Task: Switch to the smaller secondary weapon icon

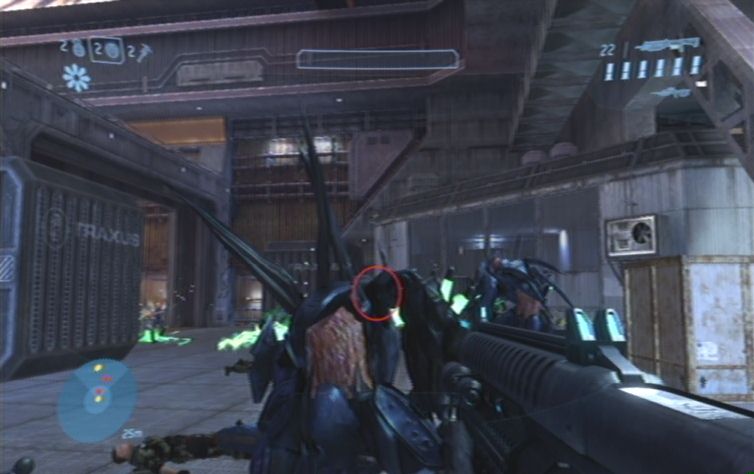Action: point(670,92)
